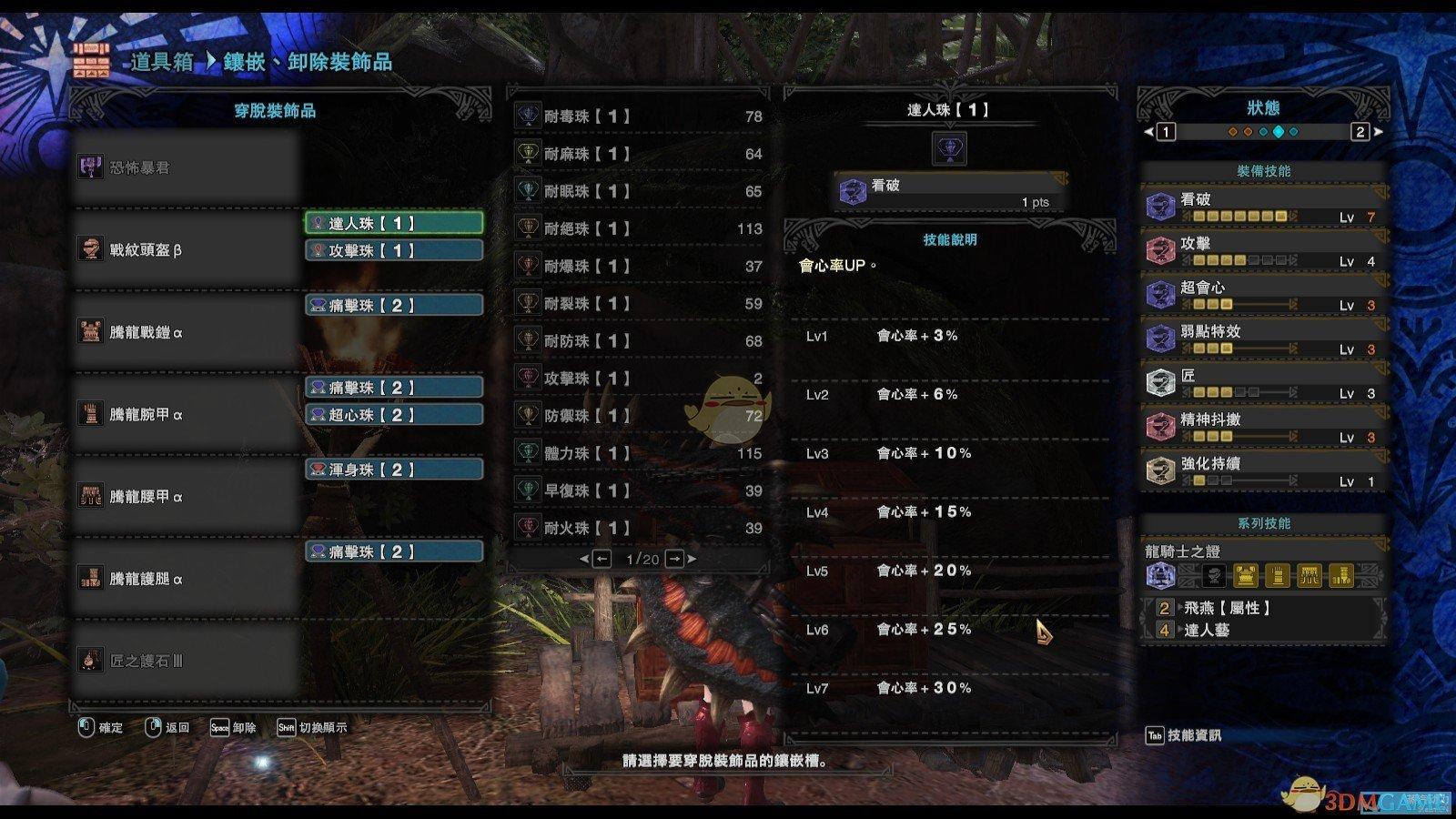Switch status panel to previous page

(1165, 132)
